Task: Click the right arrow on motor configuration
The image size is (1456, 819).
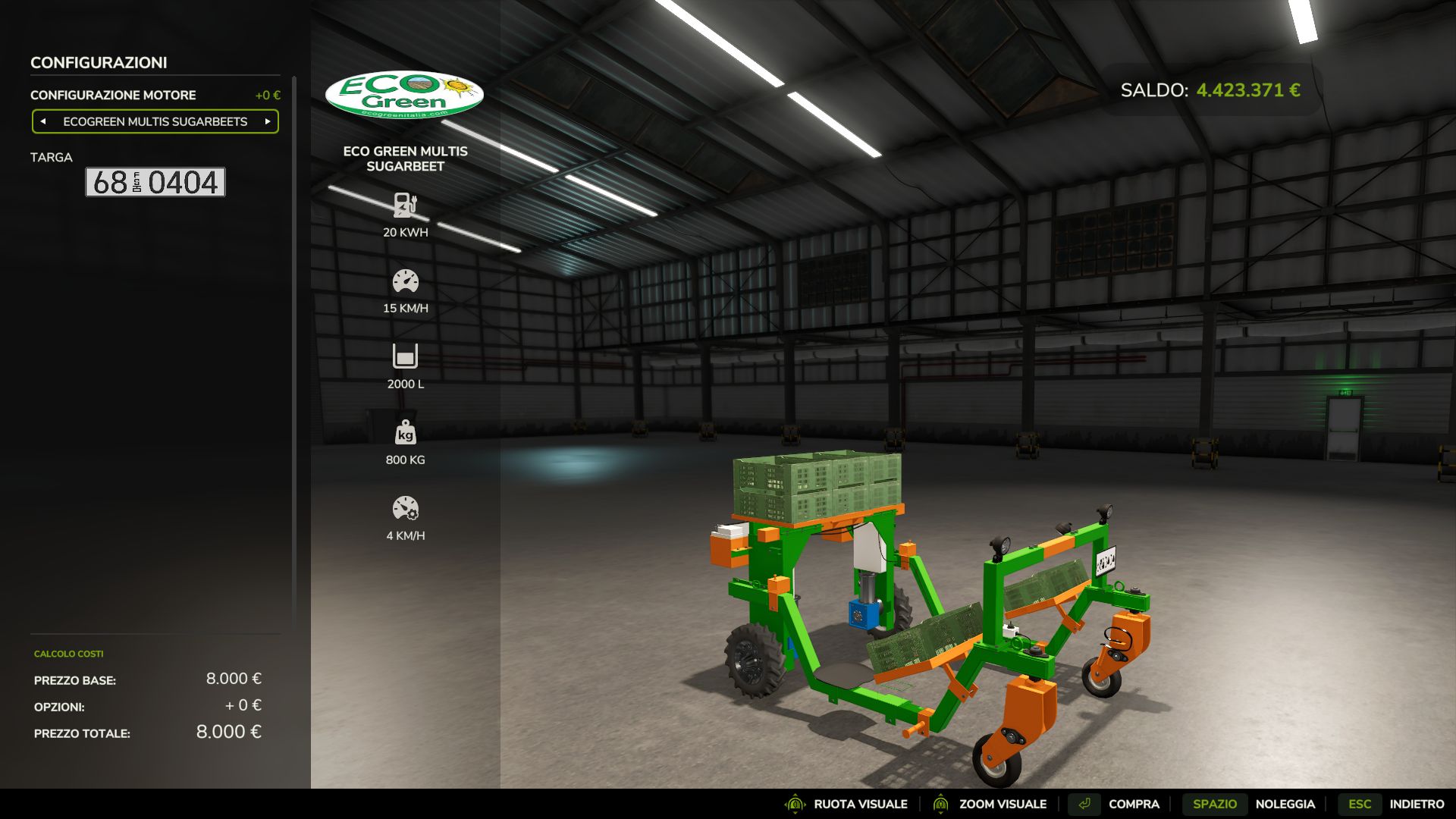Action: pyautogui.click(x=268, y=121)
